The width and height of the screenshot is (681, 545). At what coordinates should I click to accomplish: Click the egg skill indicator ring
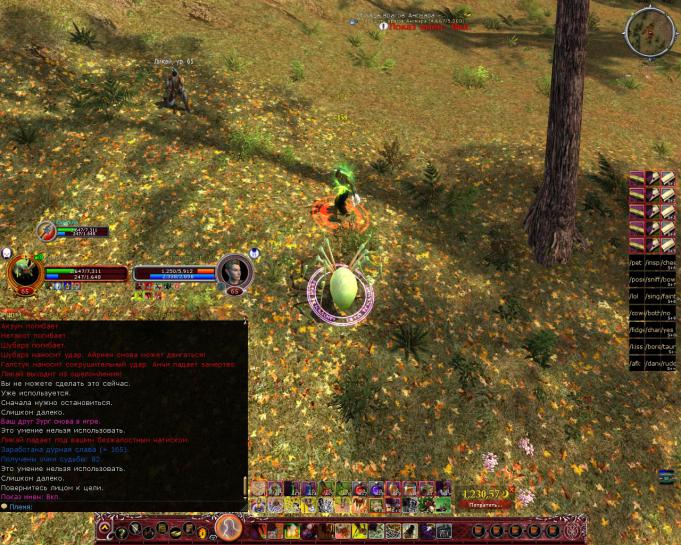pos(340,290)
